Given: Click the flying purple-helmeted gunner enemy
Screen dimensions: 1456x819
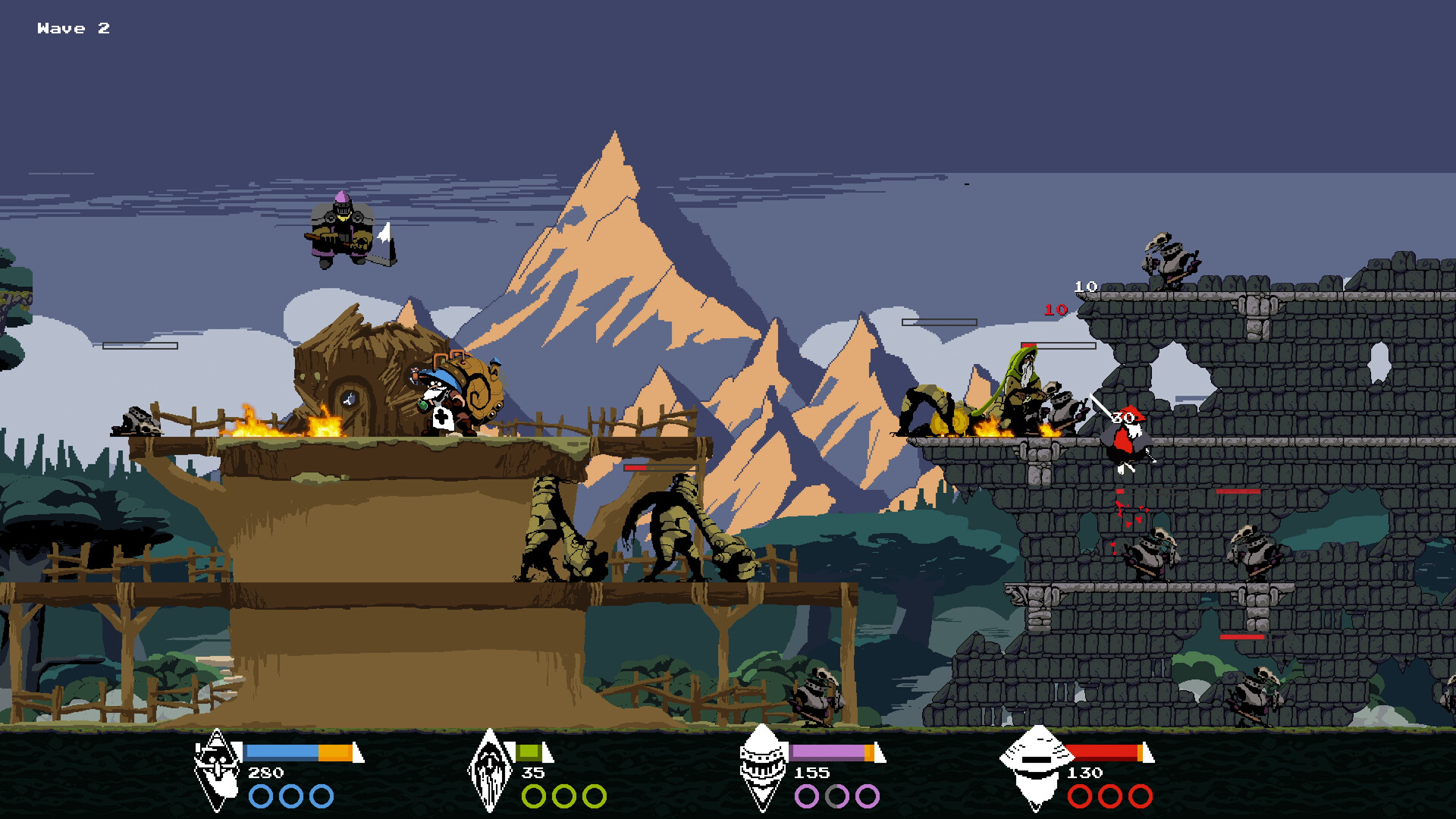Looking at the screenshot, I should (343, 227).
